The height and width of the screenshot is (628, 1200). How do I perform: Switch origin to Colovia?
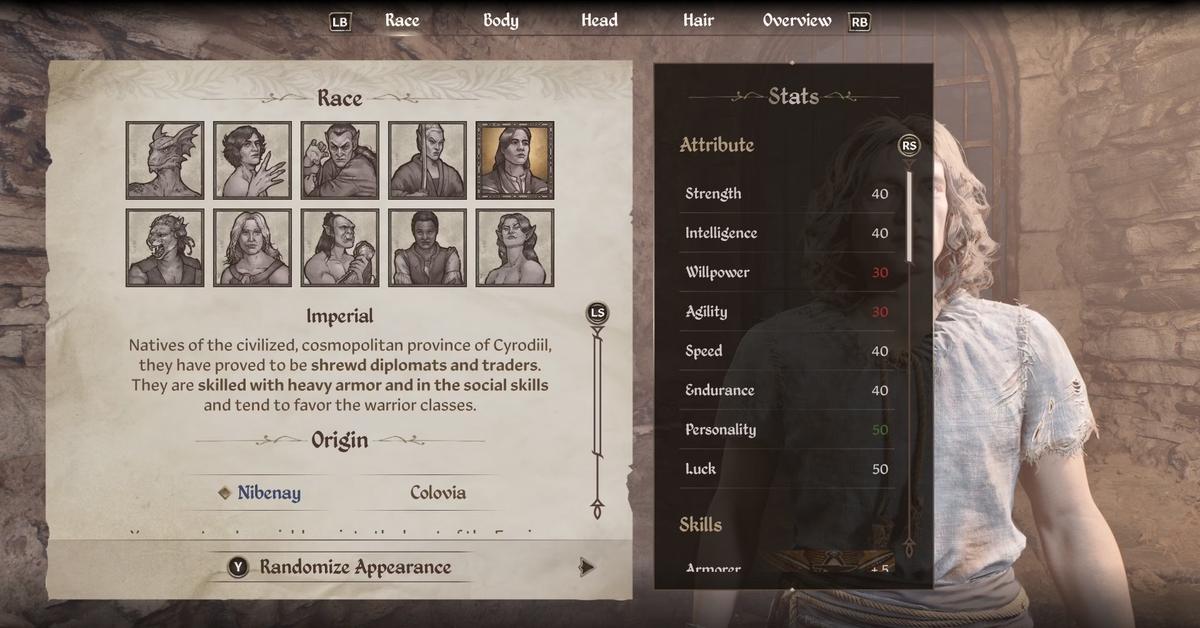pos(437,492)
